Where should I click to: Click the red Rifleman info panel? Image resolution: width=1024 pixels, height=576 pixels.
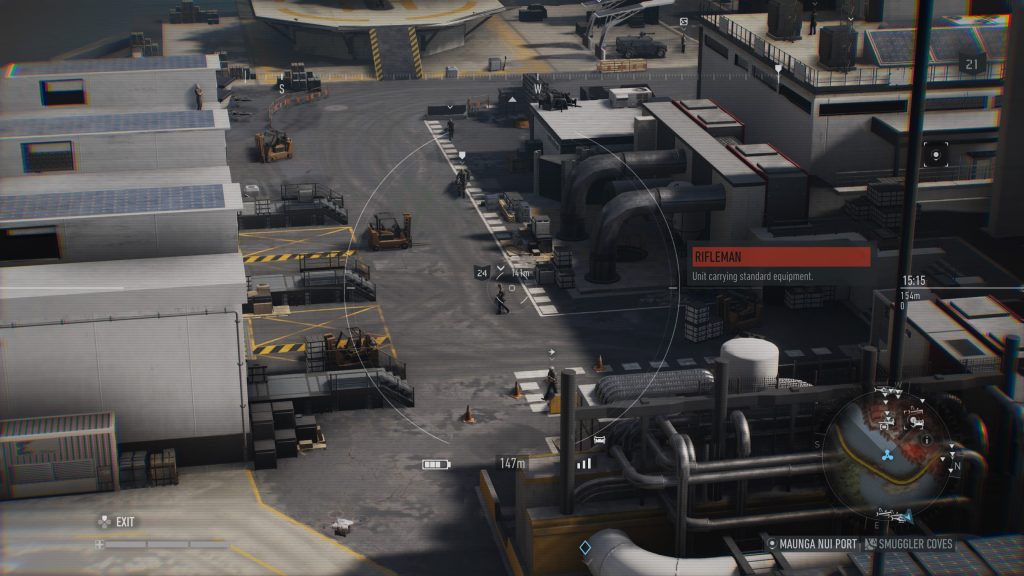(x=781, y=257)
